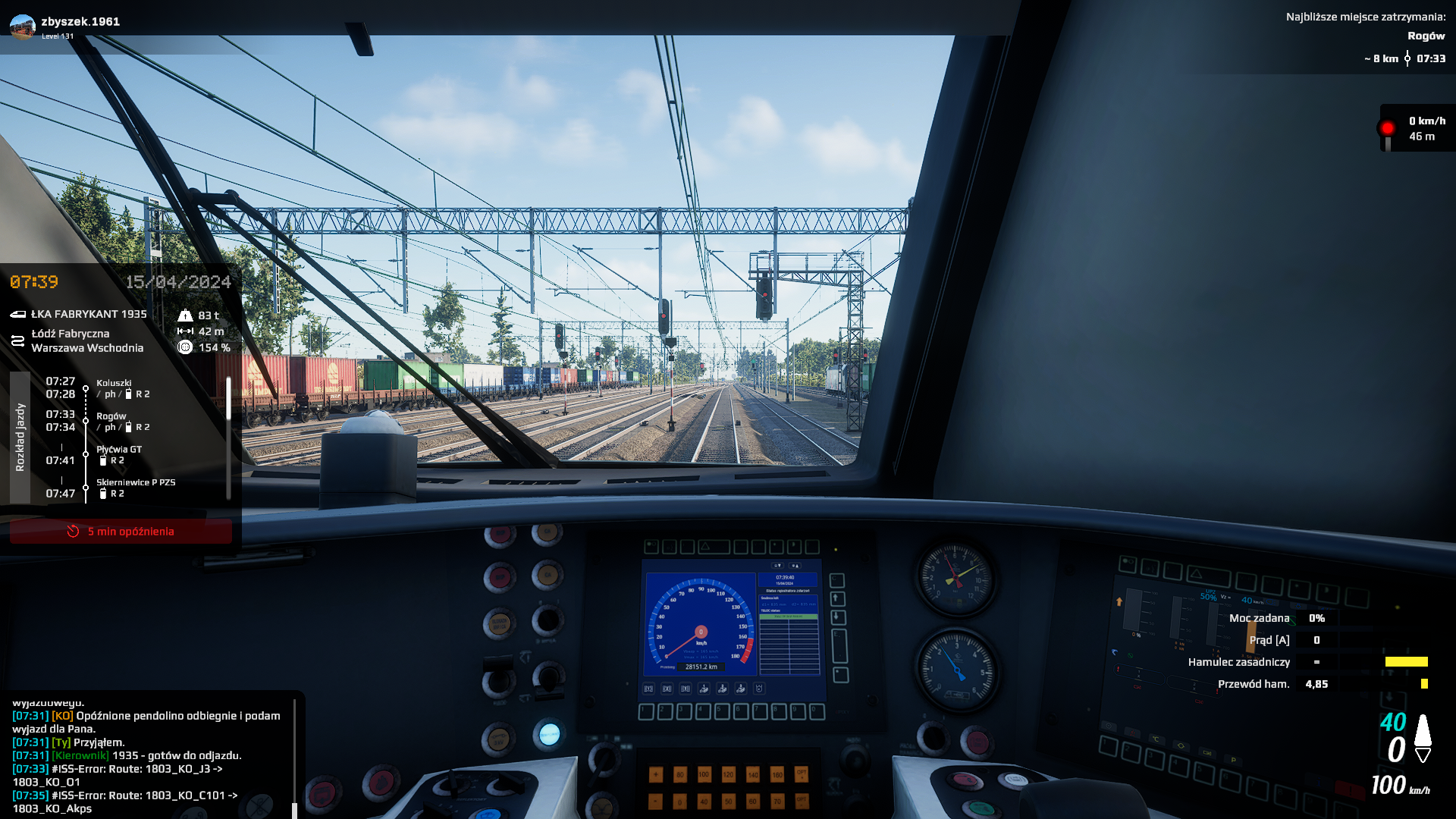The image size is (1456, 819).
Task: Click the red 5 min opóźnienia delay banner
Action: [121, 531]
